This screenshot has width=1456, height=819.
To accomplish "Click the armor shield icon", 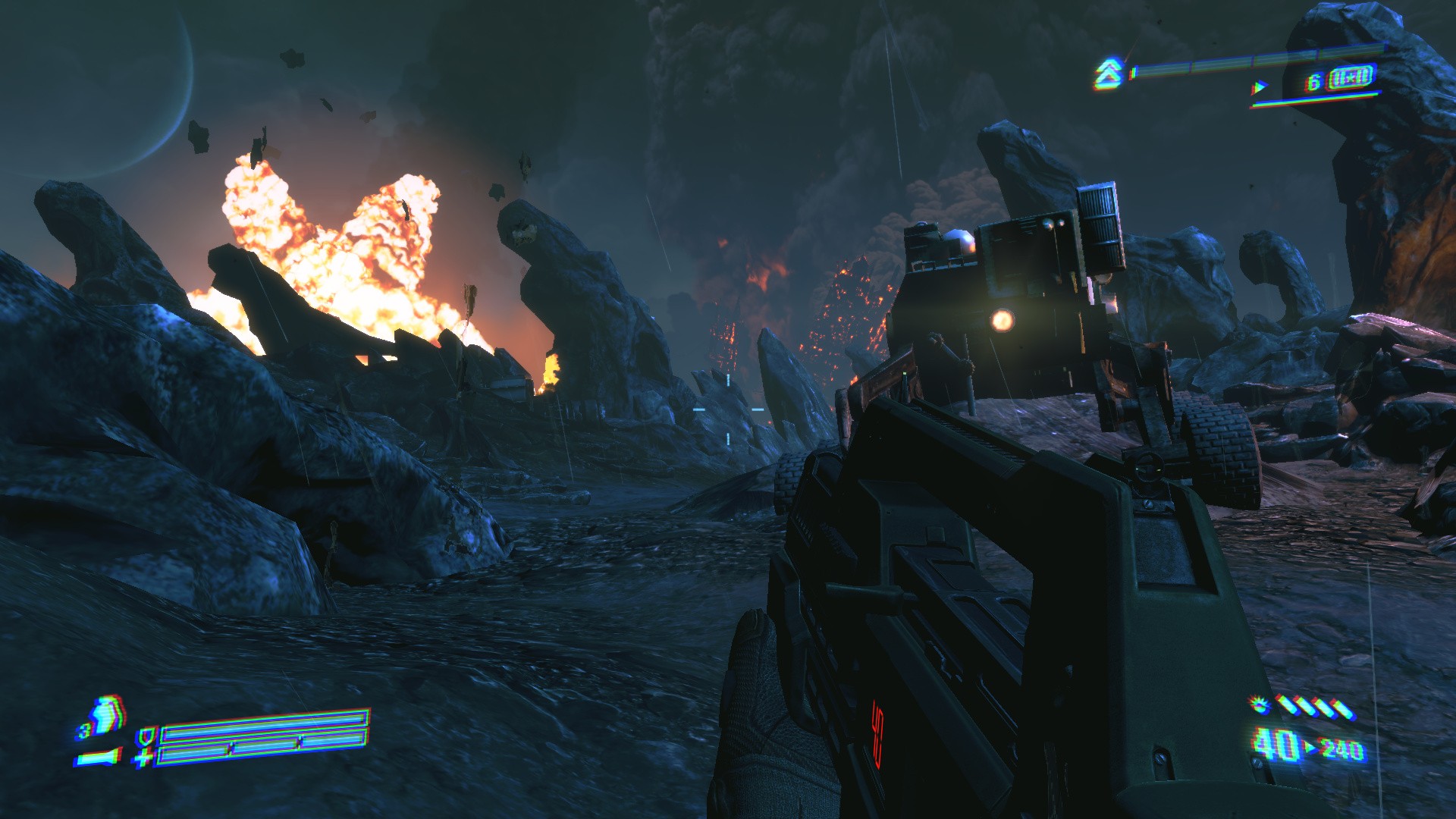I will (x=146, y=736).
